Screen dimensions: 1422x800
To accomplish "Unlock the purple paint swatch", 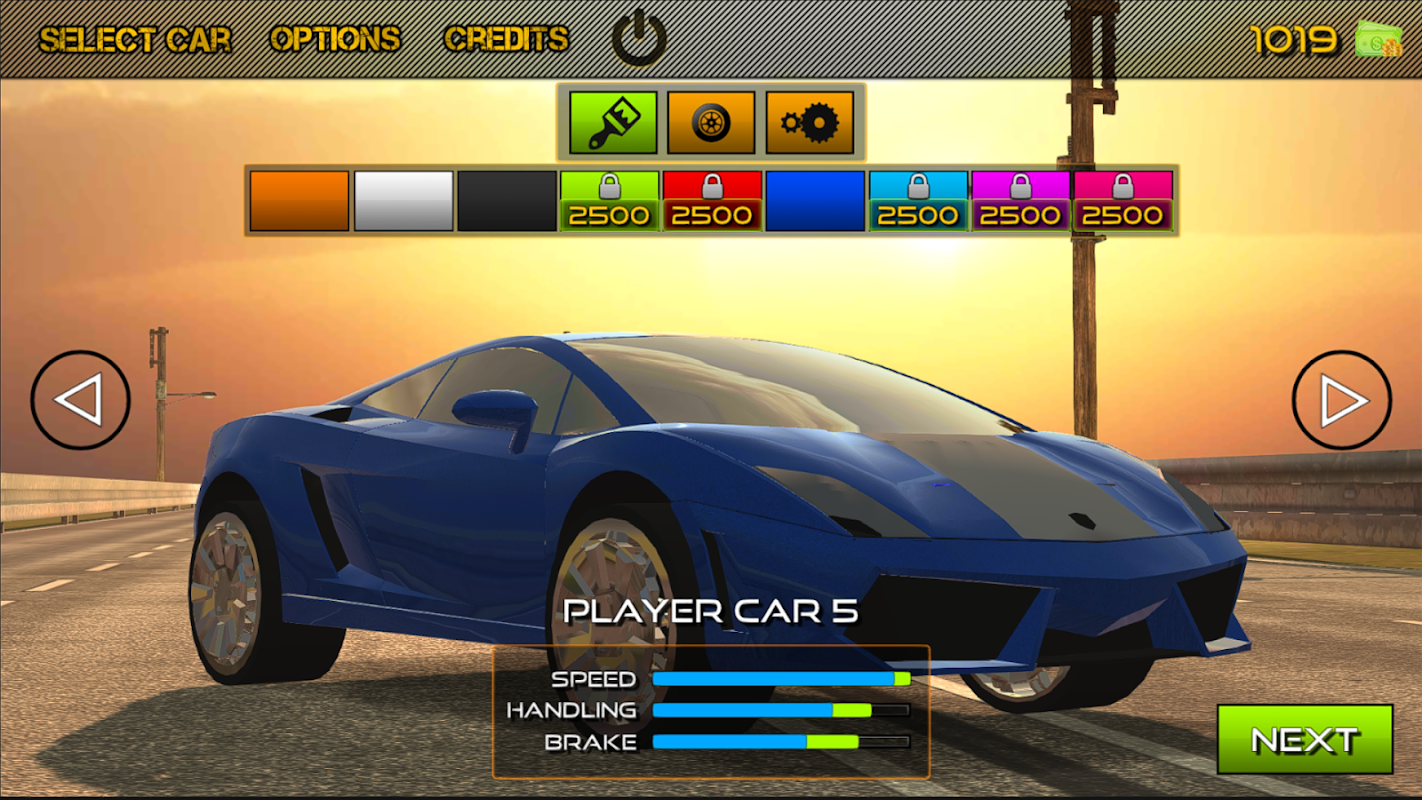I will 1020,201.
